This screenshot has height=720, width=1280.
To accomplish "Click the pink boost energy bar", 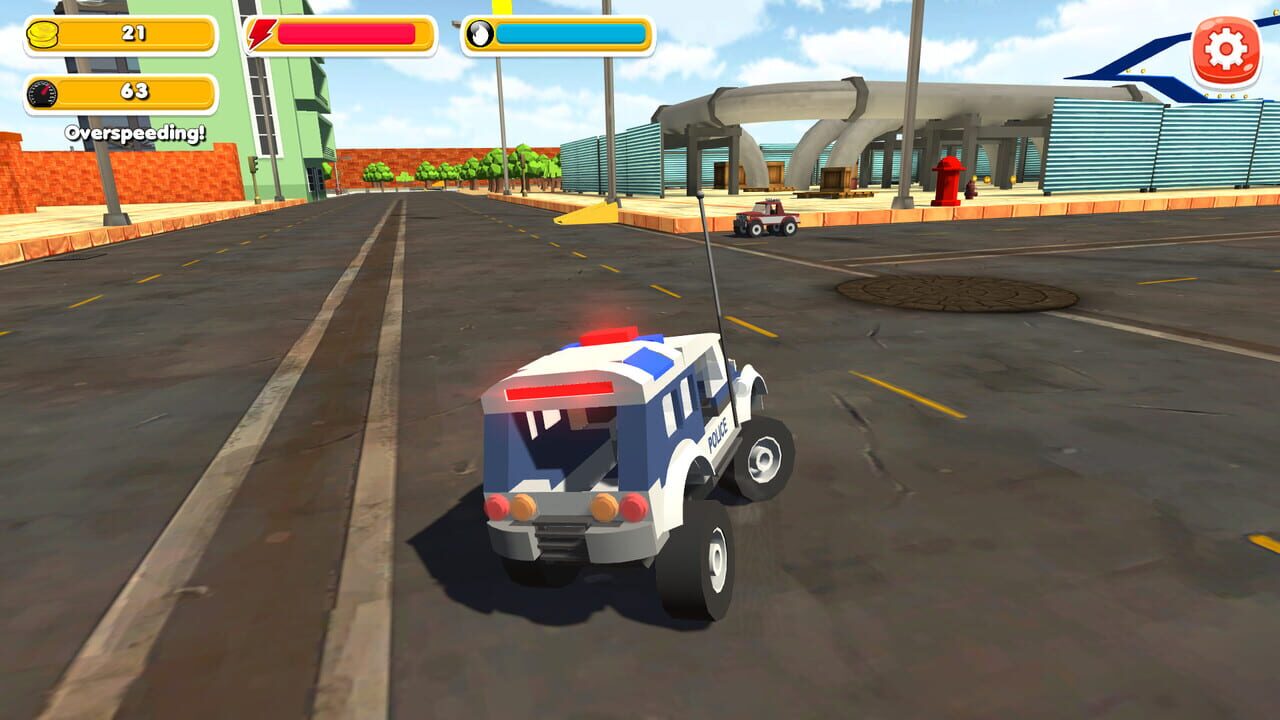I will pos(345,33).
